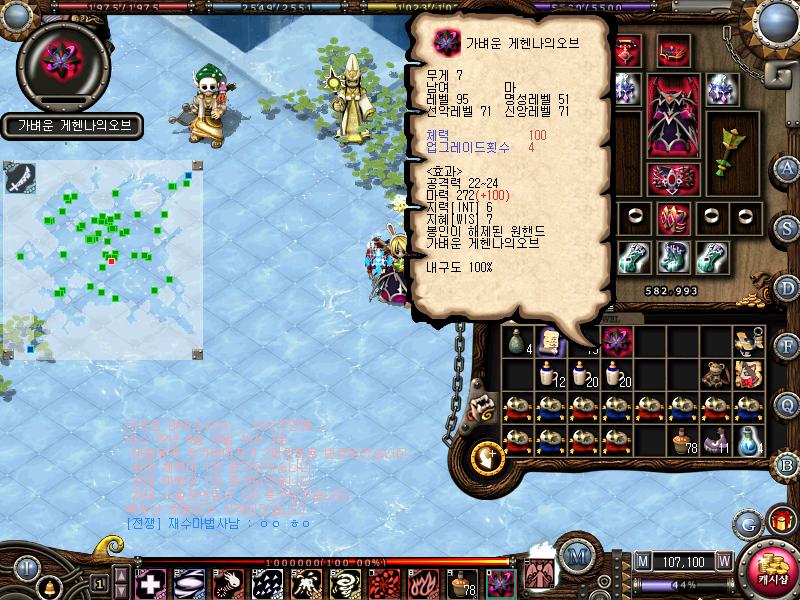
Task: Select the purple slipper item stack
Action: [x=713, y=440]
